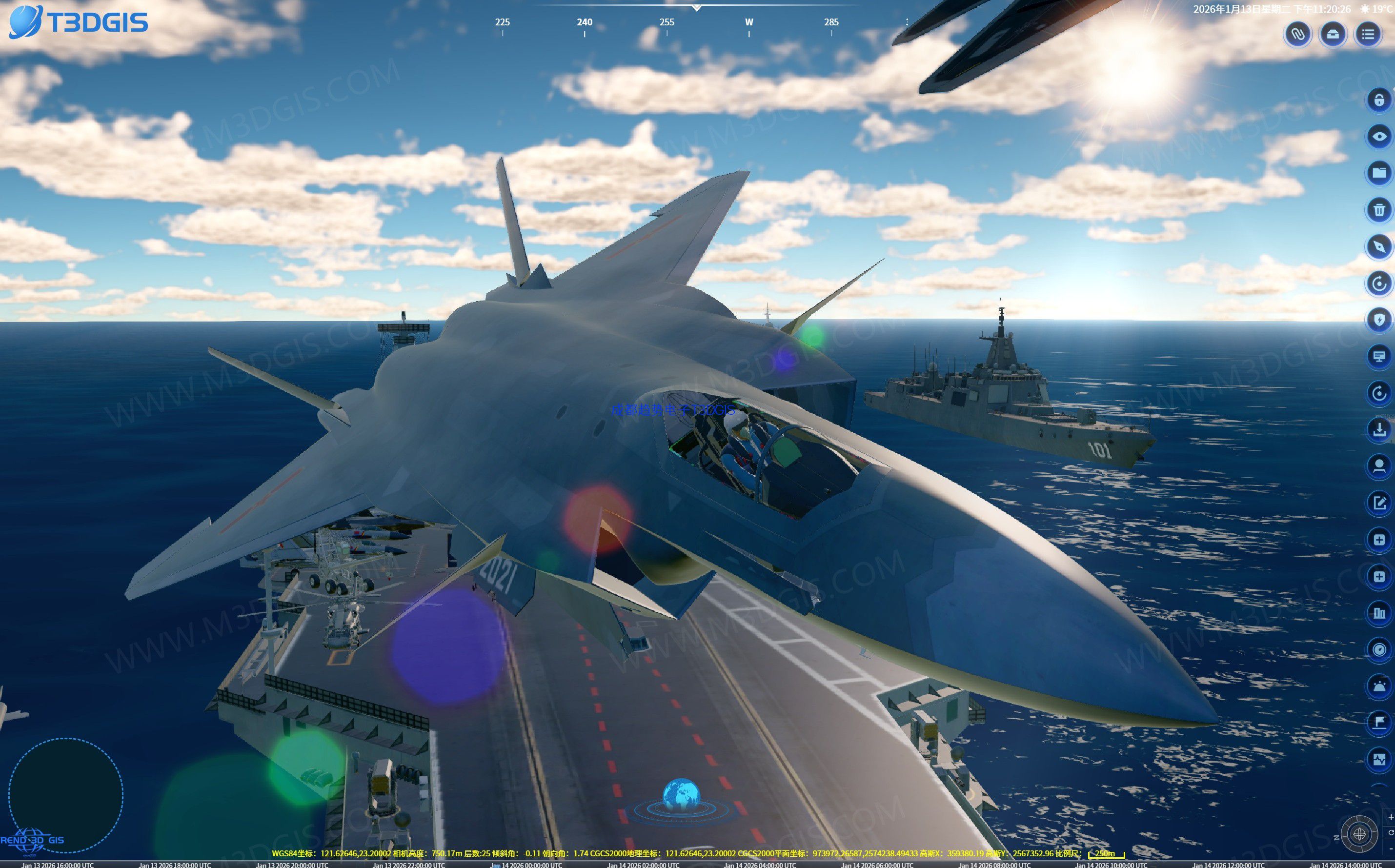The height and width of the screenshot is (868, 1395).
Task: Open the list menu button
Action: [x=1368, y=35]
